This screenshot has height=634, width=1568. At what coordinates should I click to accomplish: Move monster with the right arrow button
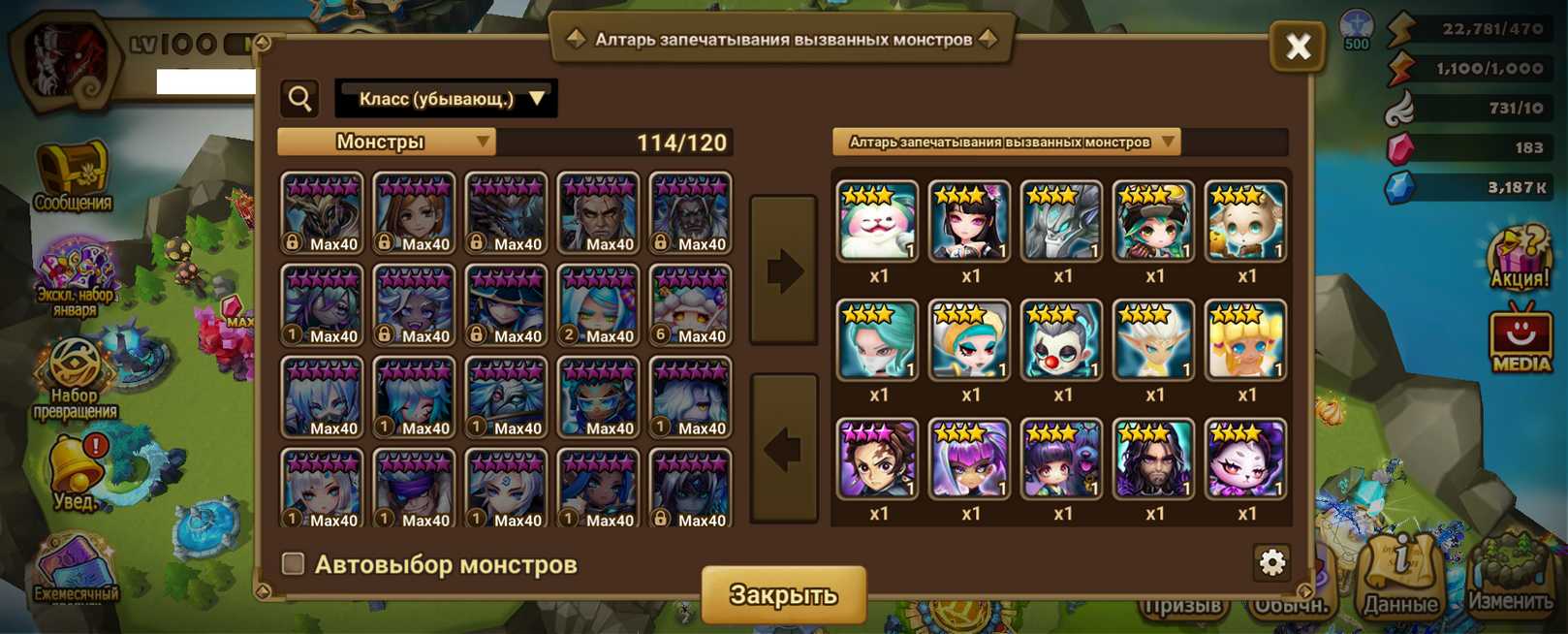784,270
